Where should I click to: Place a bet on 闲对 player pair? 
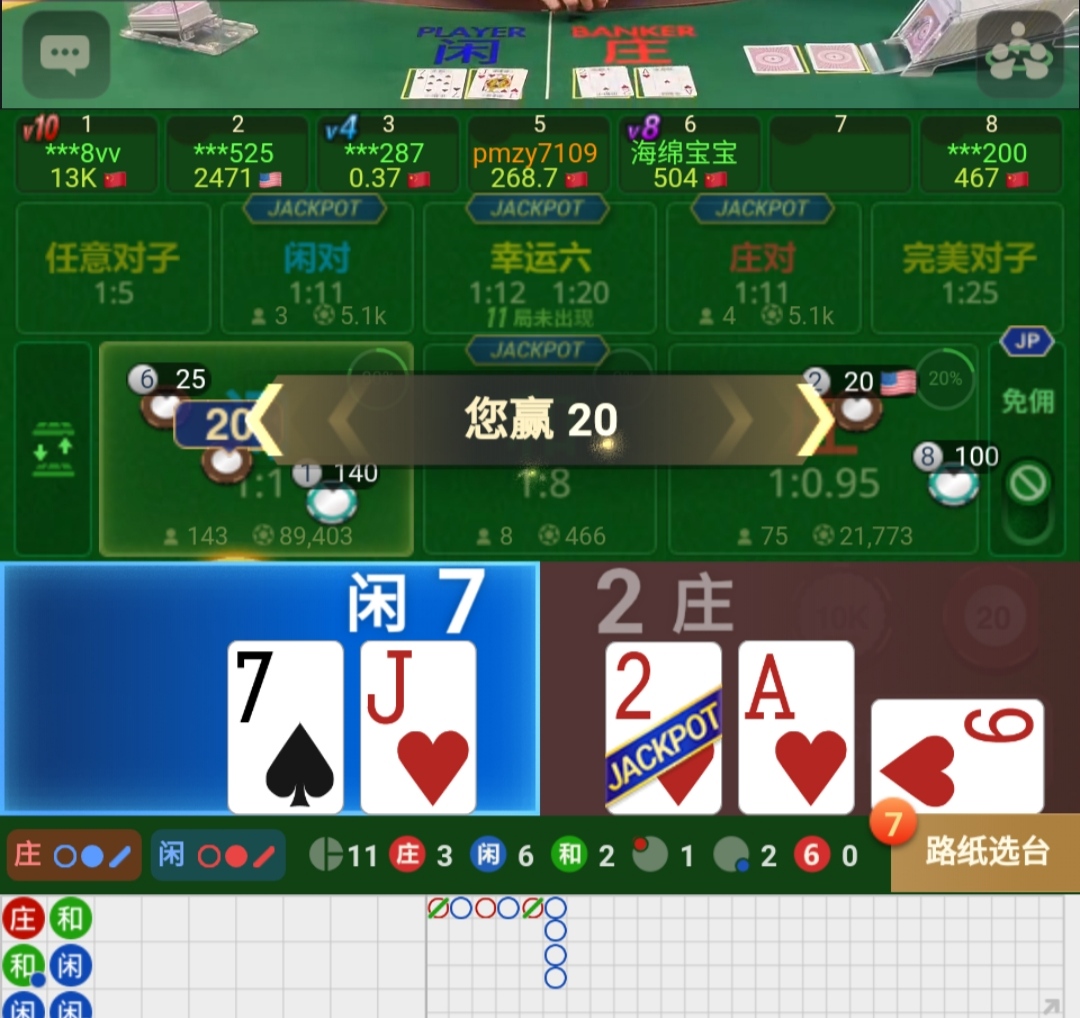pos(317,268)
